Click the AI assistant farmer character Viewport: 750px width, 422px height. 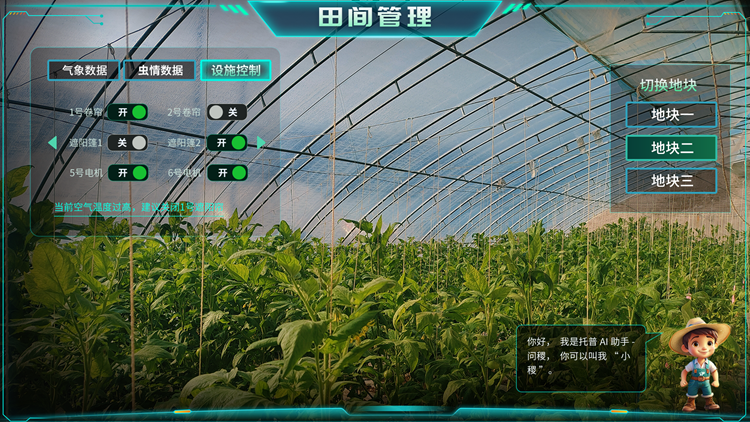point(698,364)
